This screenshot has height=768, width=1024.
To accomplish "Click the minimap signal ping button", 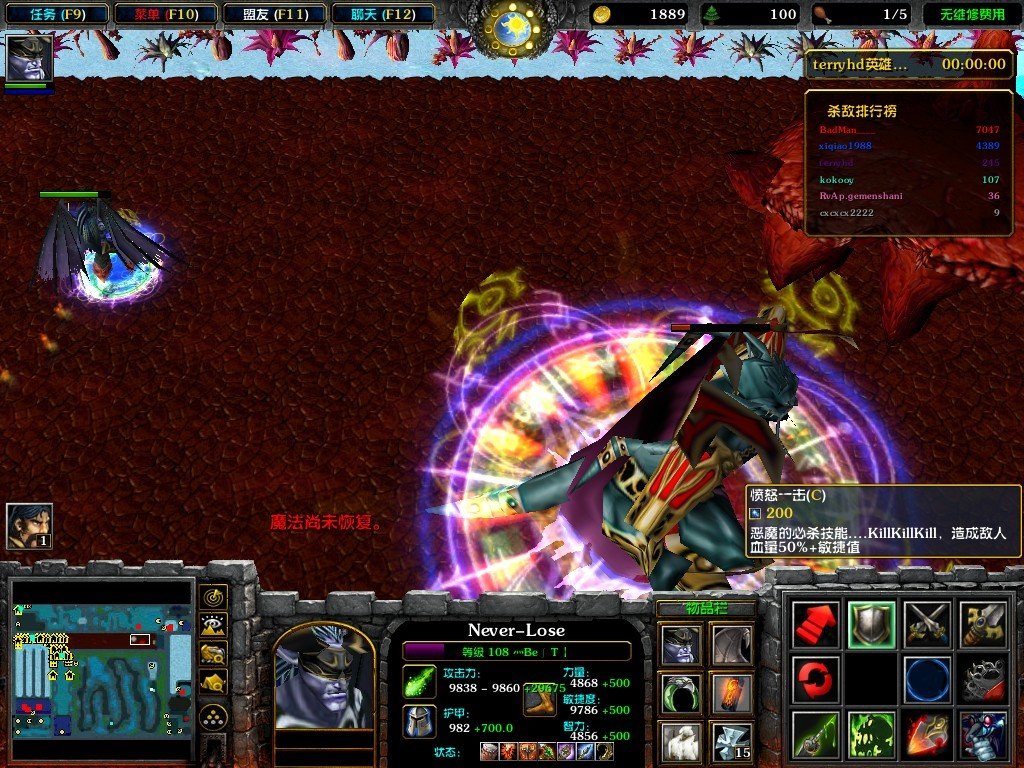I will [x=212, y=597].
